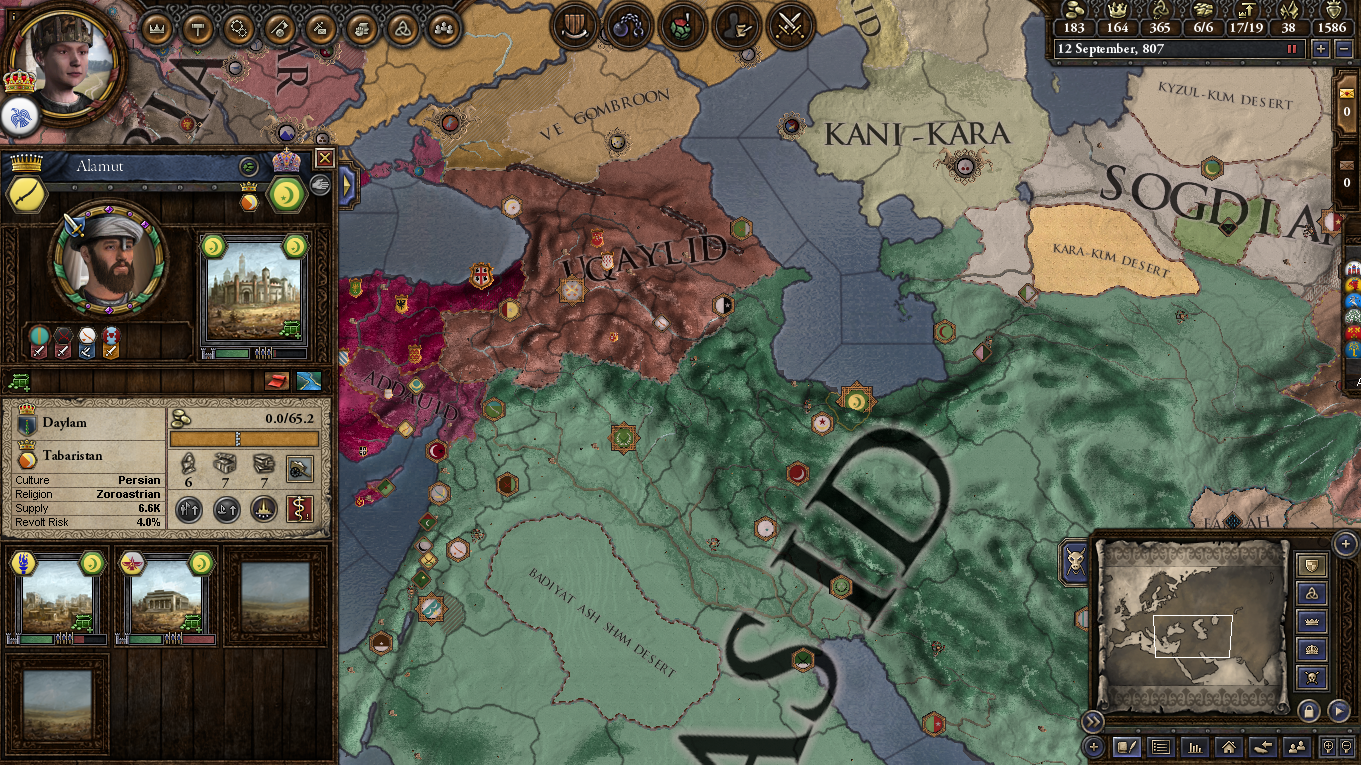Open the Intrigue screen with the dagger icon

point(319,28)
